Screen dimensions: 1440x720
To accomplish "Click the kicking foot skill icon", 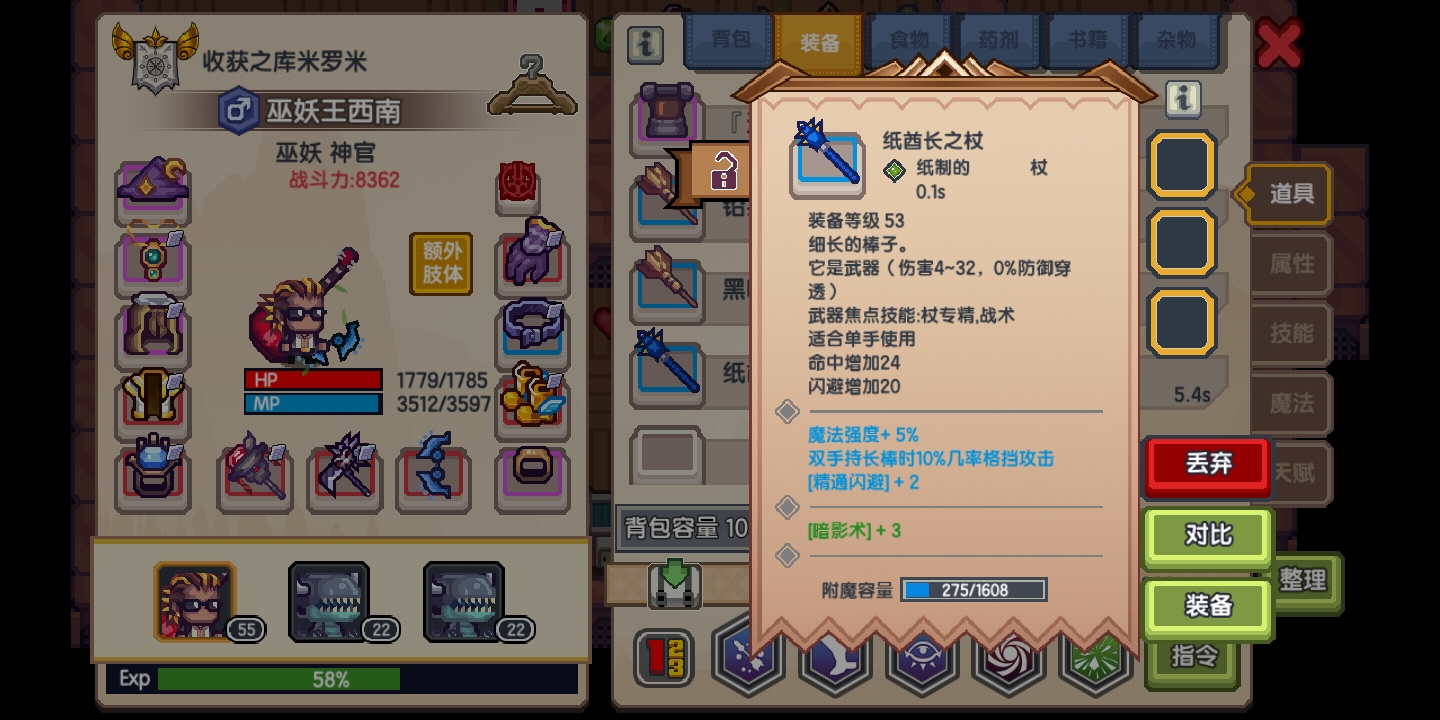I will [835, 658].
